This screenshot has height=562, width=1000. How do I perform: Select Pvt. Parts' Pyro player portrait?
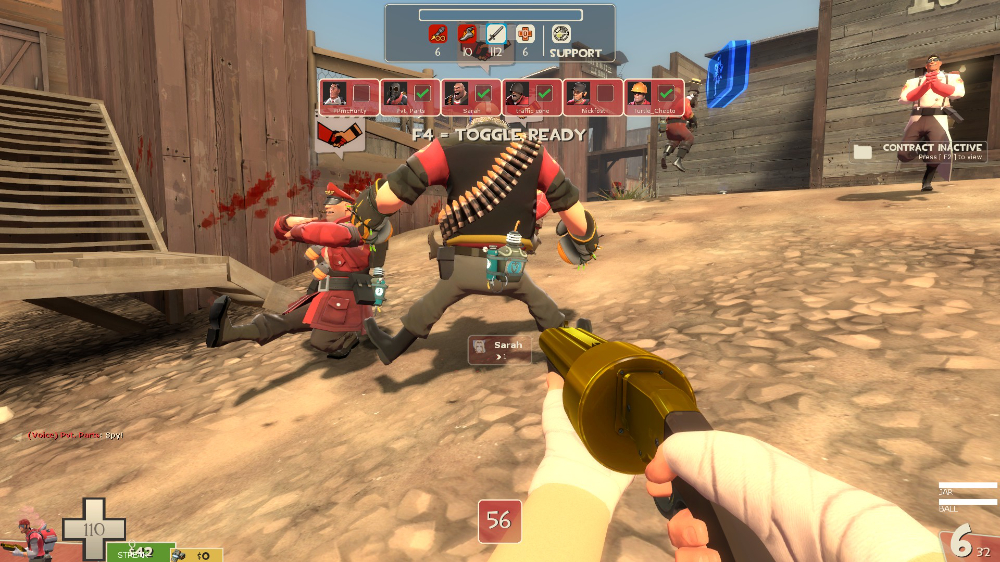coord(397,95)
